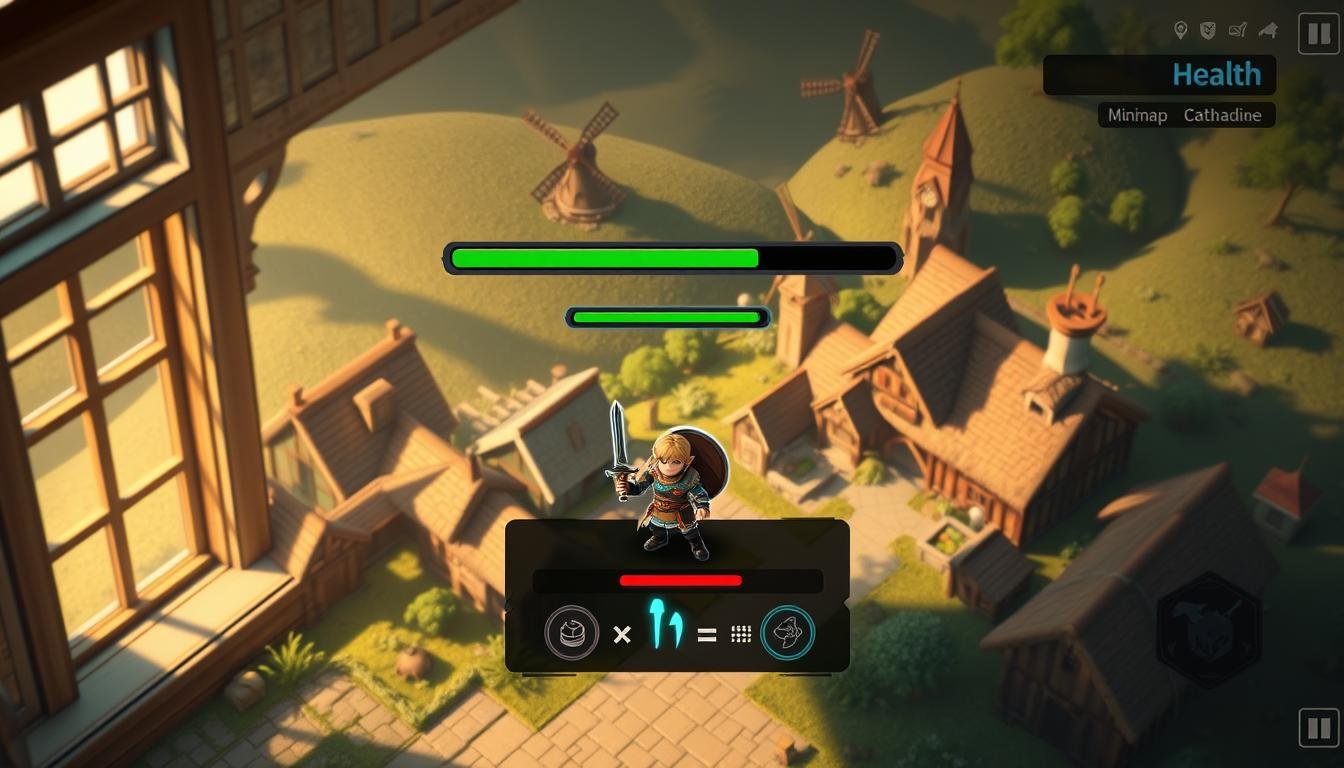Click the Health label
The image size is (1344, 768).
[x=1216, y=74]
